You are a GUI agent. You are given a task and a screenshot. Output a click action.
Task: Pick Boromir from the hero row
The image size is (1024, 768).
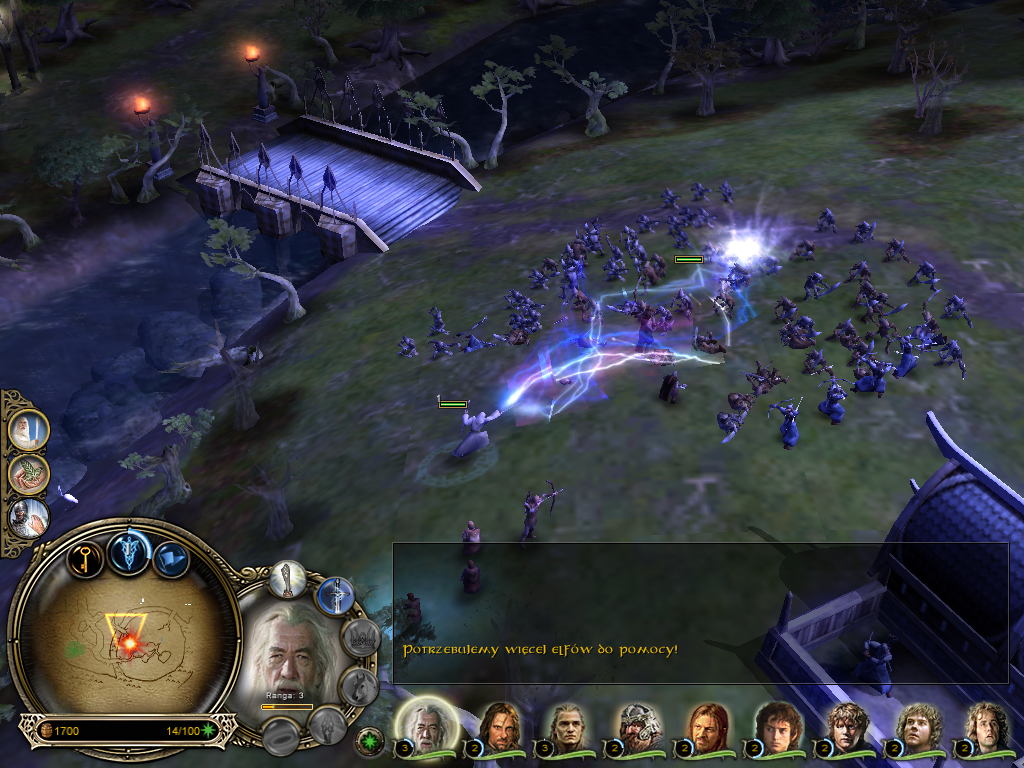click(705, 726)
